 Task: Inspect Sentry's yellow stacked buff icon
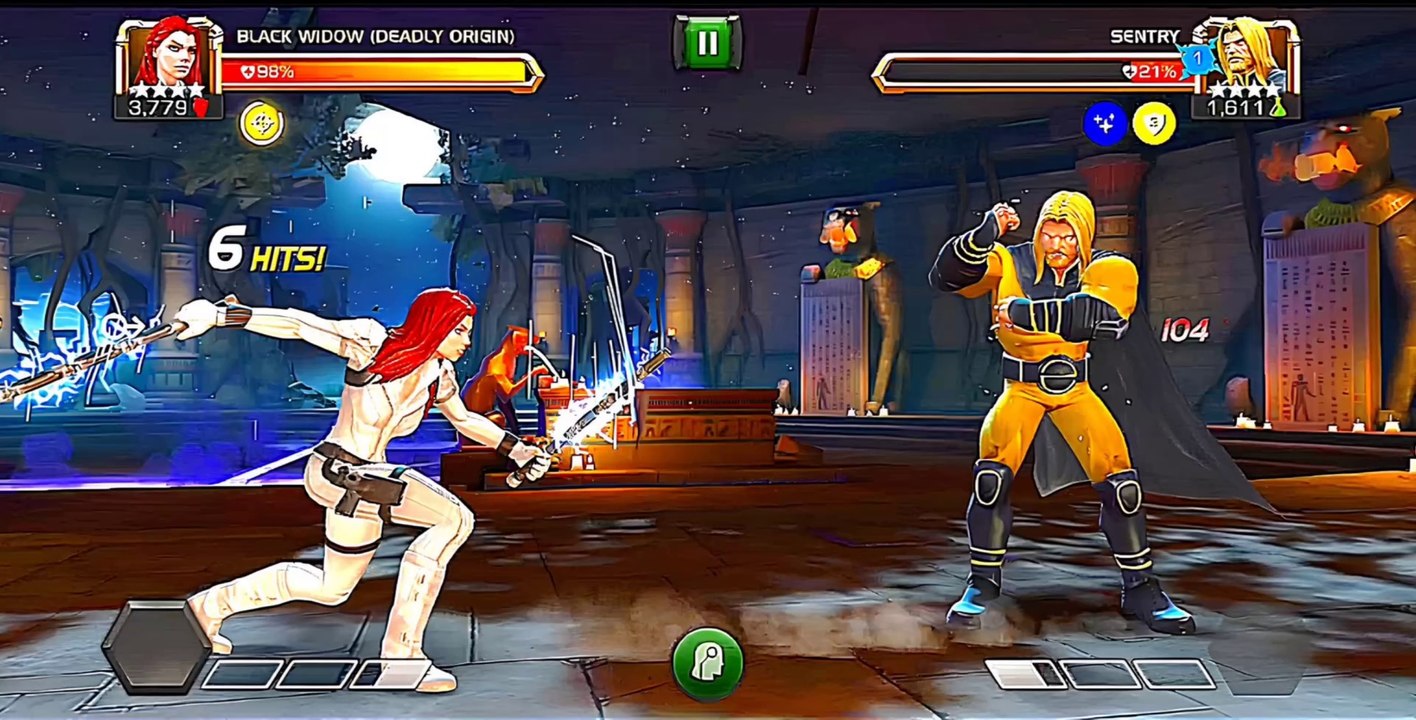(1155, 124)
